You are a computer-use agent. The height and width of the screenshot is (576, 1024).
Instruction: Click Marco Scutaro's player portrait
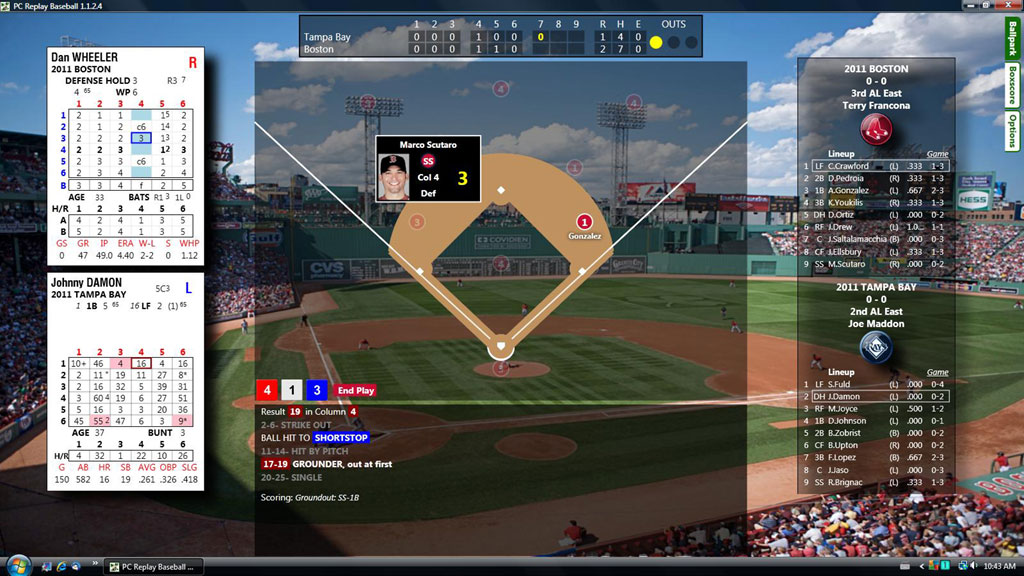click(x=394, y=177)
